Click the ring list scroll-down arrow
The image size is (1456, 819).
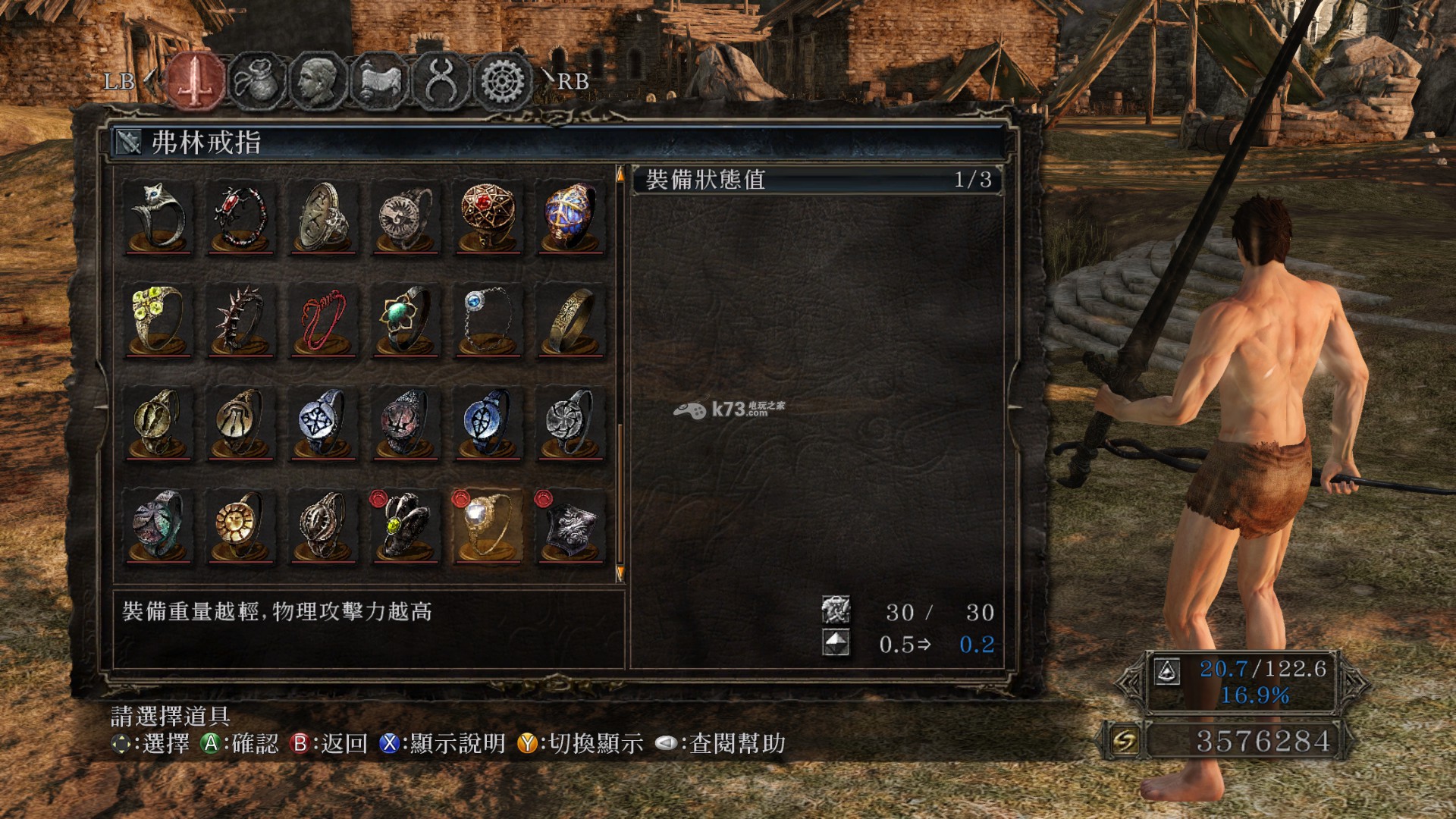[620, 573]
